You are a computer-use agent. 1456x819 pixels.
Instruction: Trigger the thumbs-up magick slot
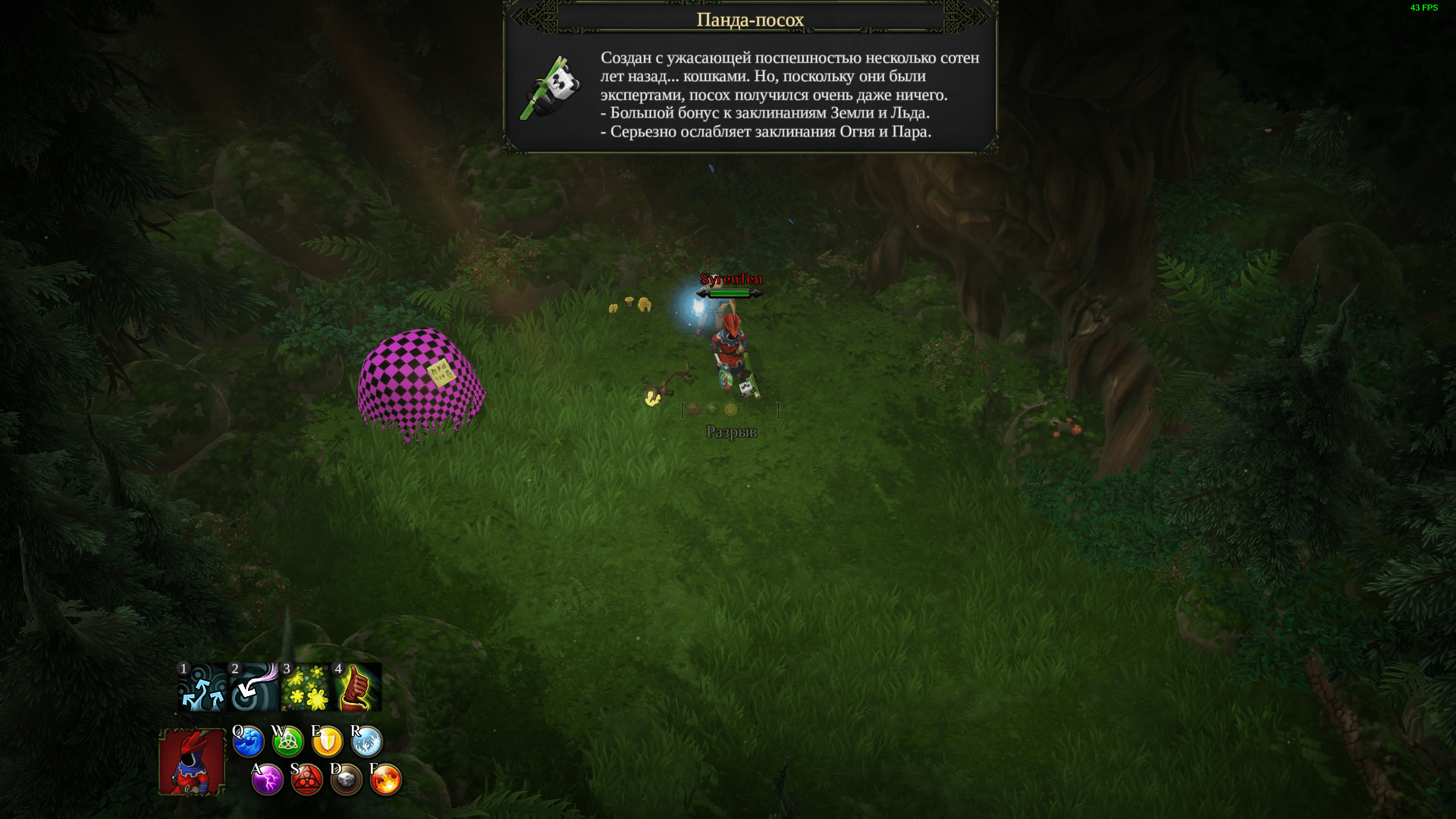pyautogui.click(x=357, y=688)
